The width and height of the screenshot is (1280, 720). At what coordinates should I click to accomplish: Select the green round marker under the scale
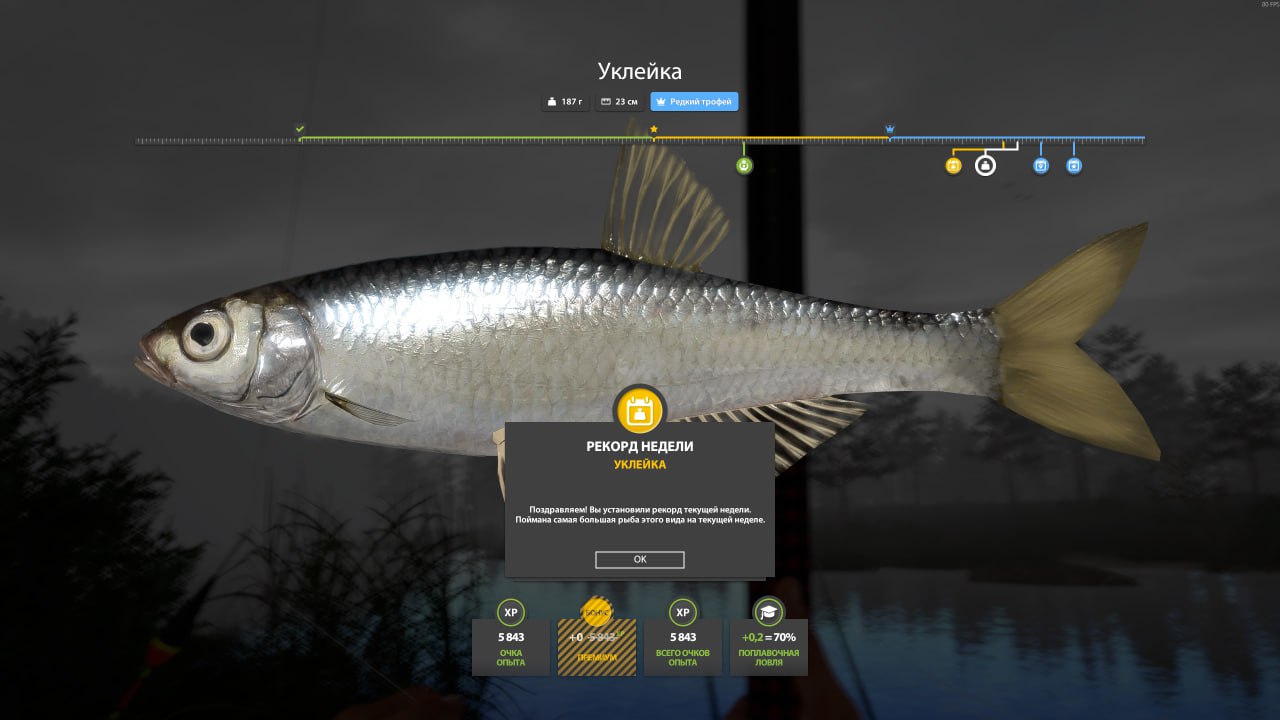pos(744,166)
